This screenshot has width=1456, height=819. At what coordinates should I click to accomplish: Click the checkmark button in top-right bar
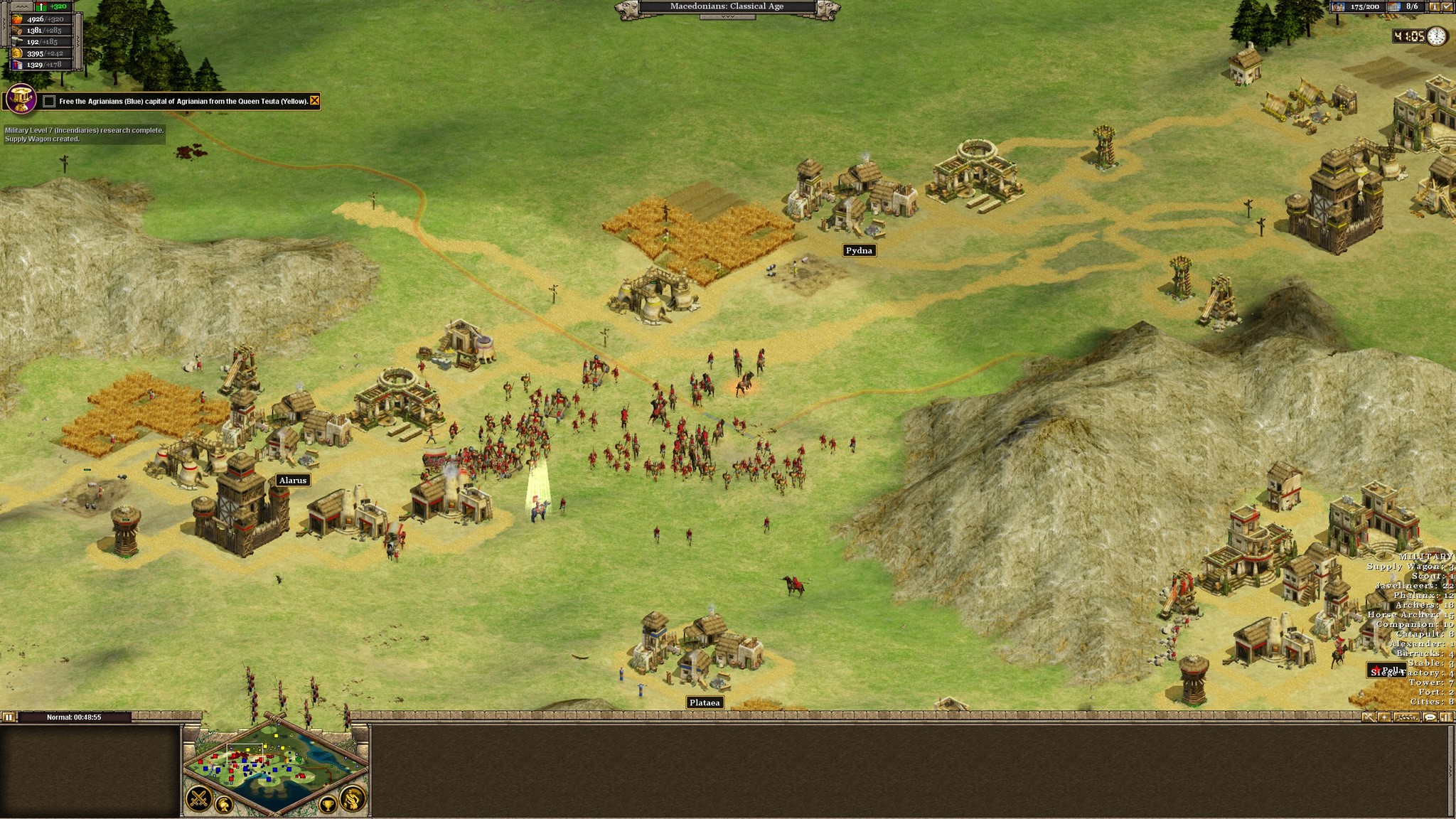(x=1446, y=6)
